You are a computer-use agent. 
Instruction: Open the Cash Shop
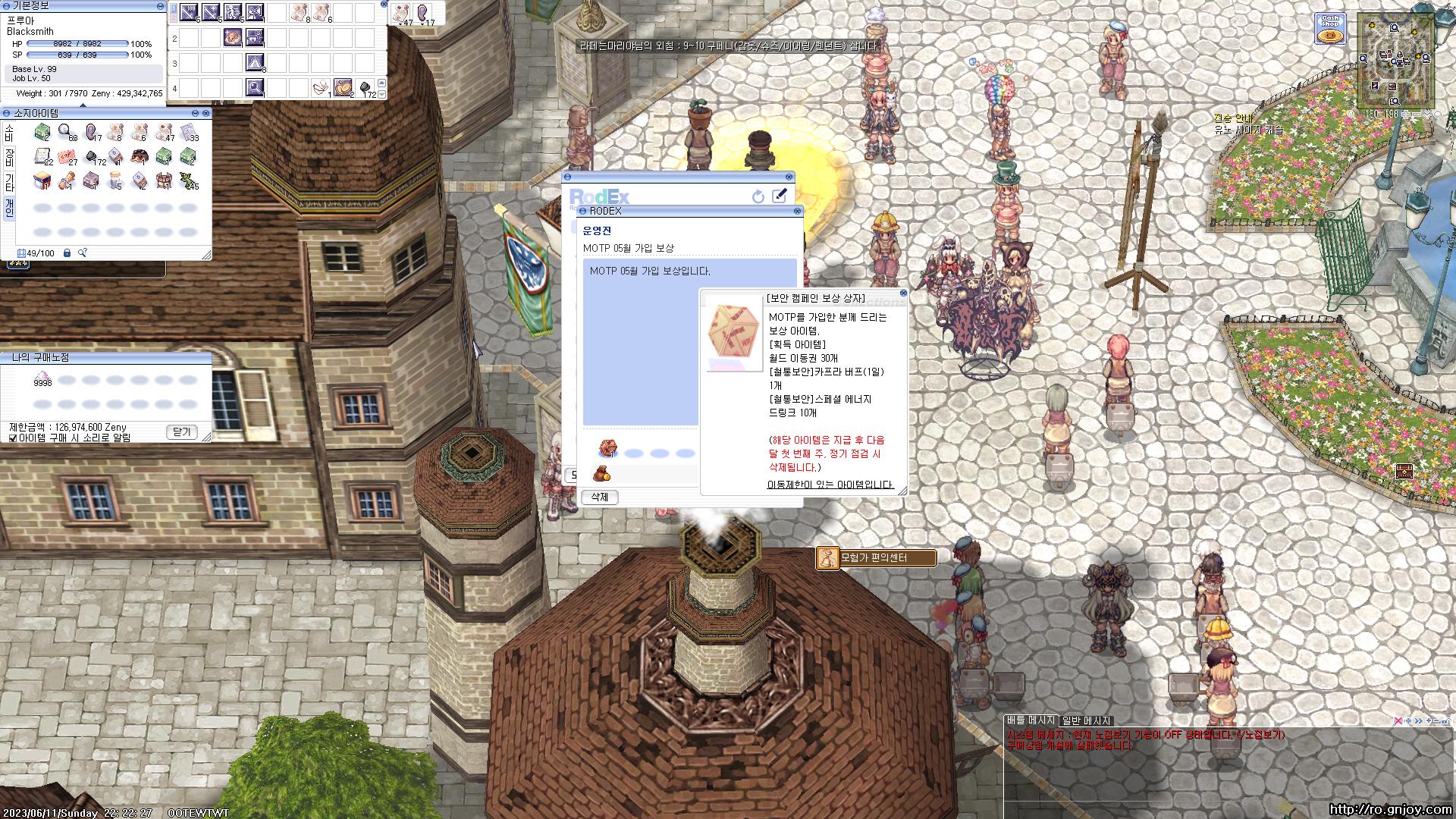coord(1329,30)
